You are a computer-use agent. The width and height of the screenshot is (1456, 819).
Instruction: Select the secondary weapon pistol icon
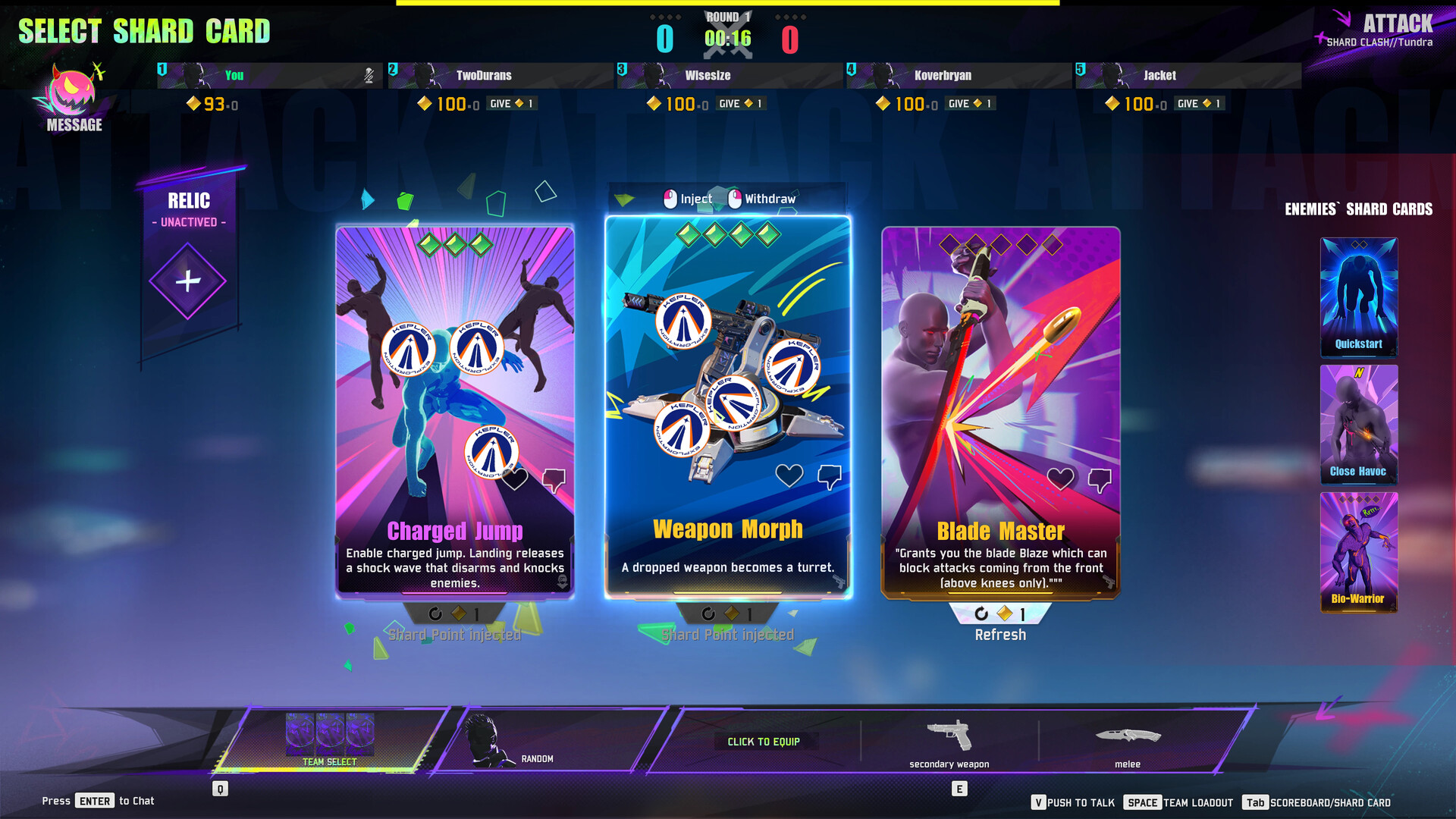(x=949, y=734)
